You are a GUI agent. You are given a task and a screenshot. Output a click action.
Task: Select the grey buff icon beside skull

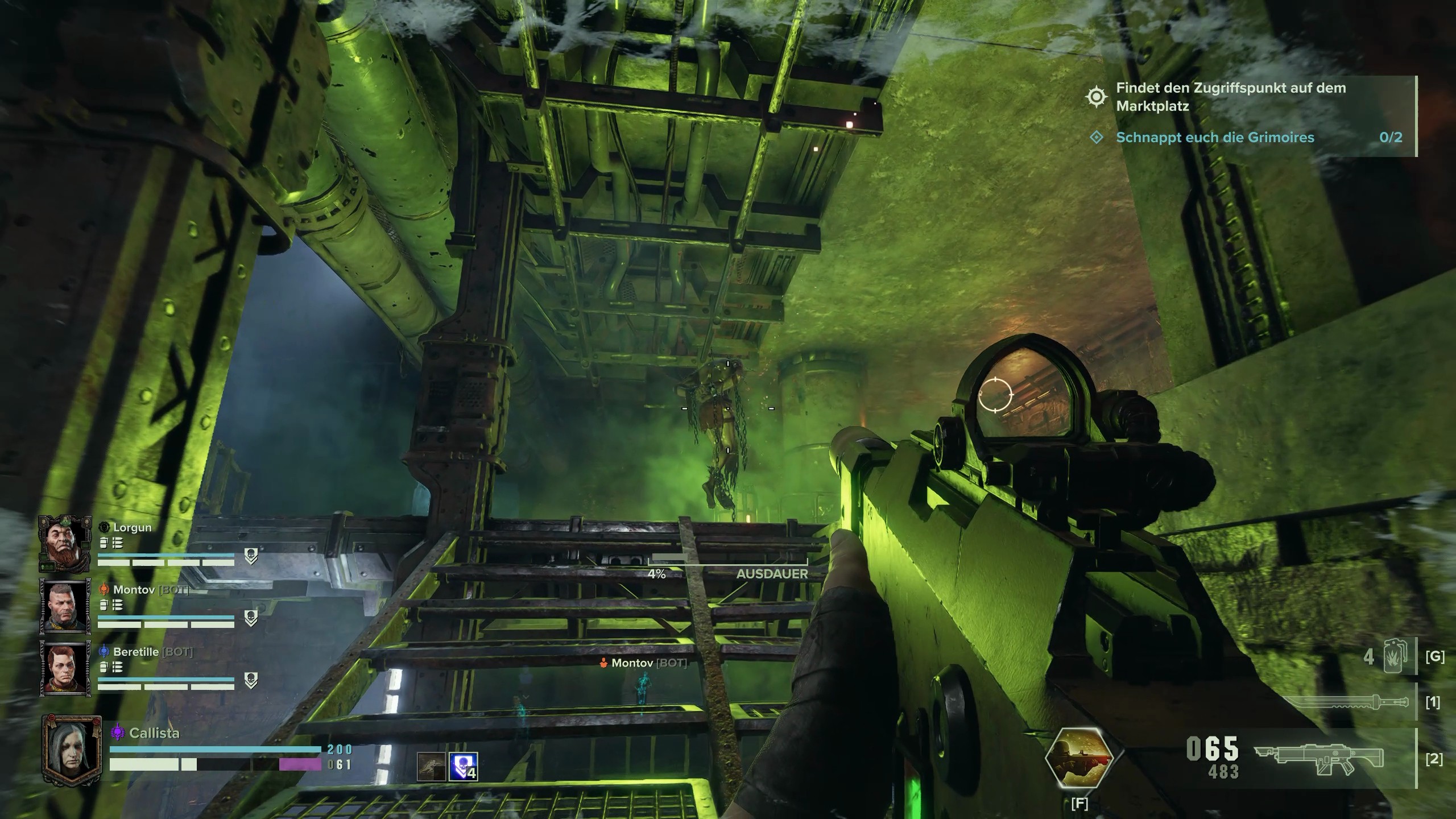(x=431, y=766)
